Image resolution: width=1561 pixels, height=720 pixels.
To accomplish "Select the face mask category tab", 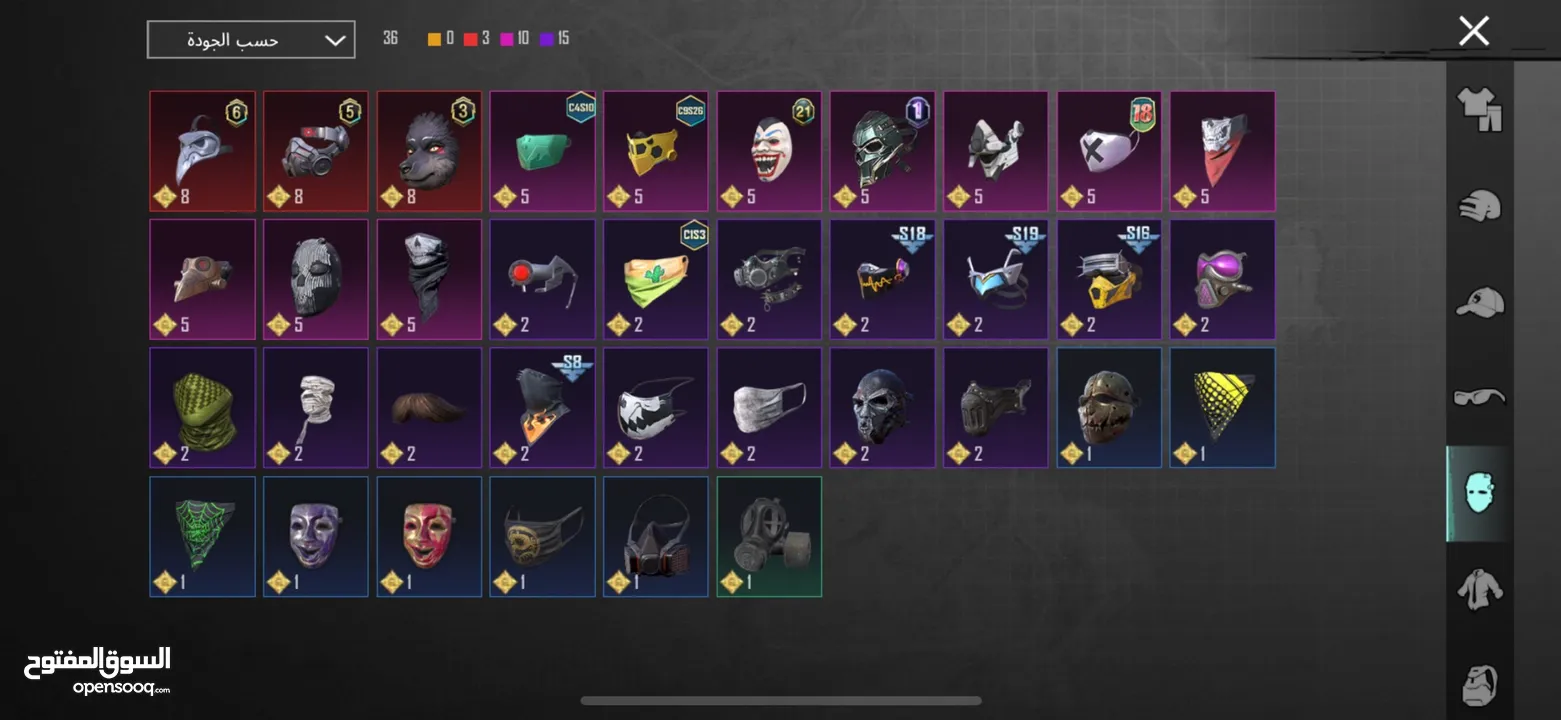I will (1478, 493).
